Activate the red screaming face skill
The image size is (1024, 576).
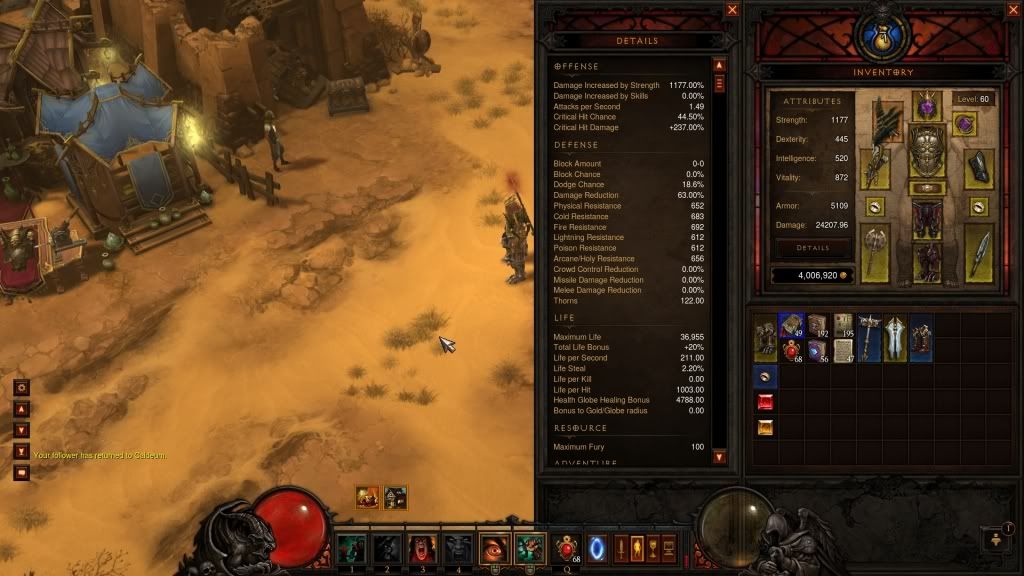(422, 548)
